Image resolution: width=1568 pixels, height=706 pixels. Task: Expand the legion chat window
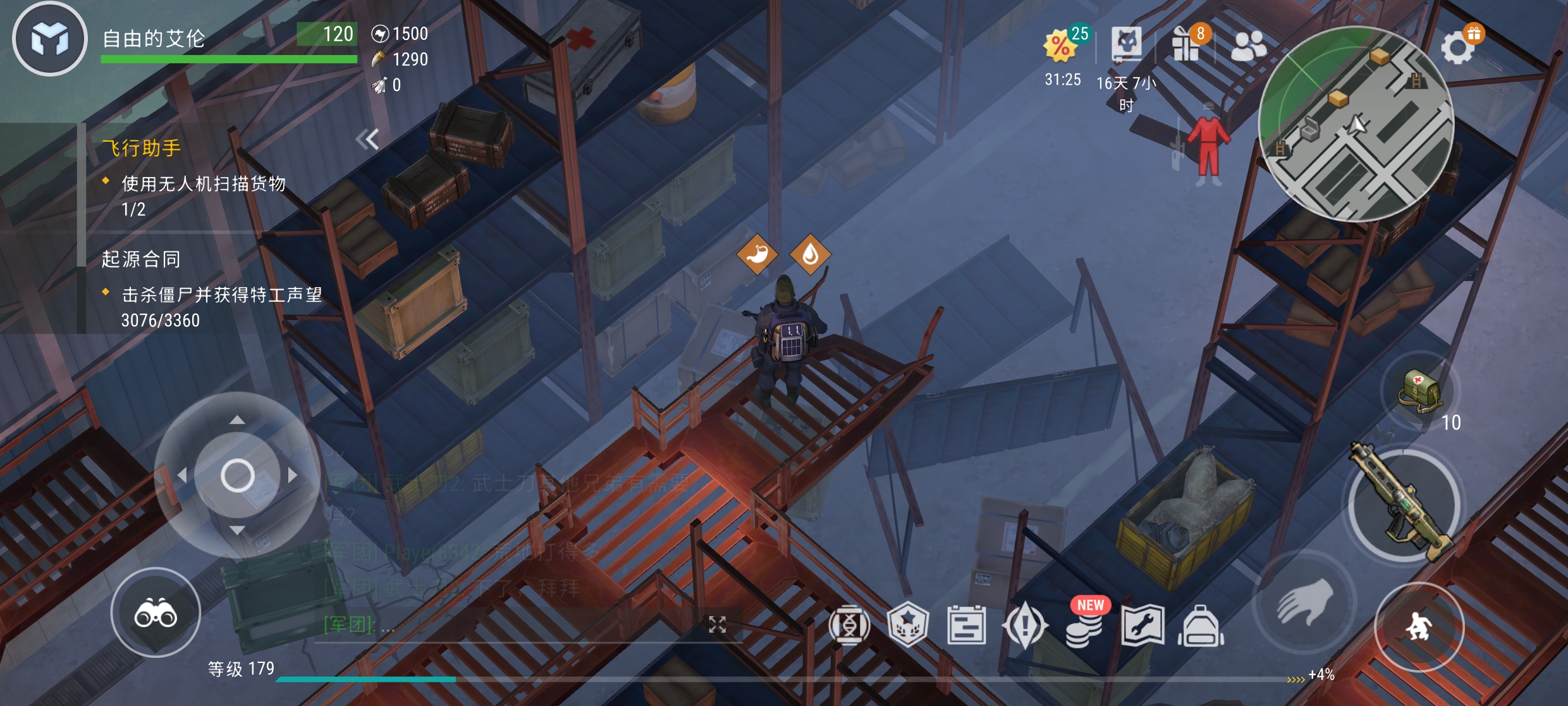717,625
